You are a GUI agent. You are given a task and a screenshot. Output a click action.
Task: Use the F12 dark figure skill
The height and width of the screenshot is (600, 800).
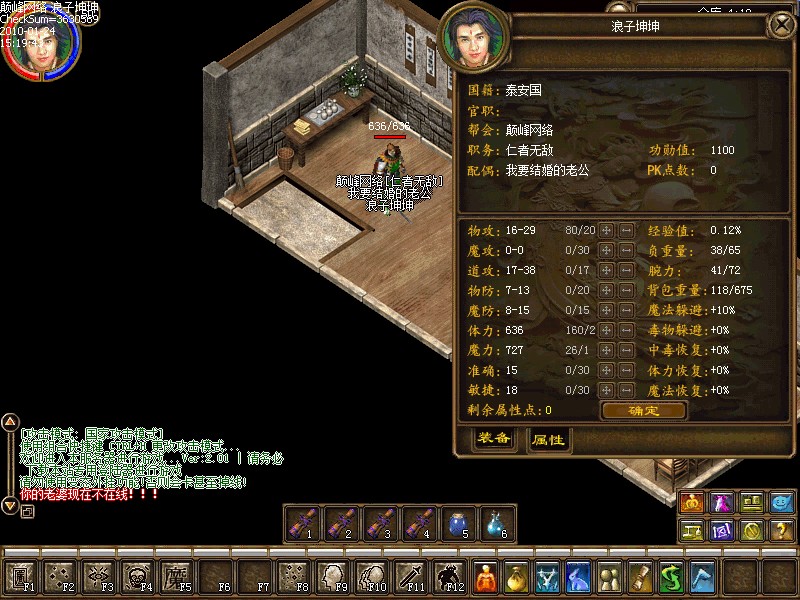tap(449, 577)
